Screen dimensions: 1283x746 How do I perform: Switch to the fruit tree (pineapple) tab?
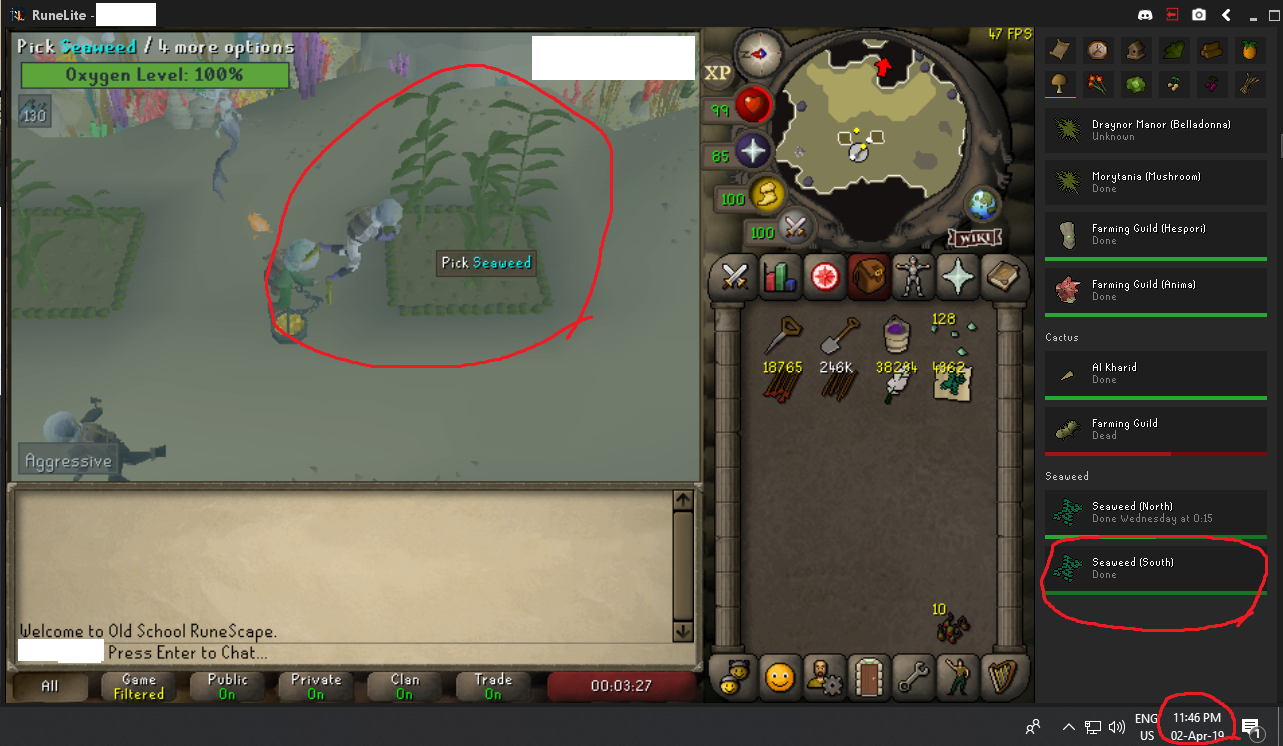(x=1249, y=50)
